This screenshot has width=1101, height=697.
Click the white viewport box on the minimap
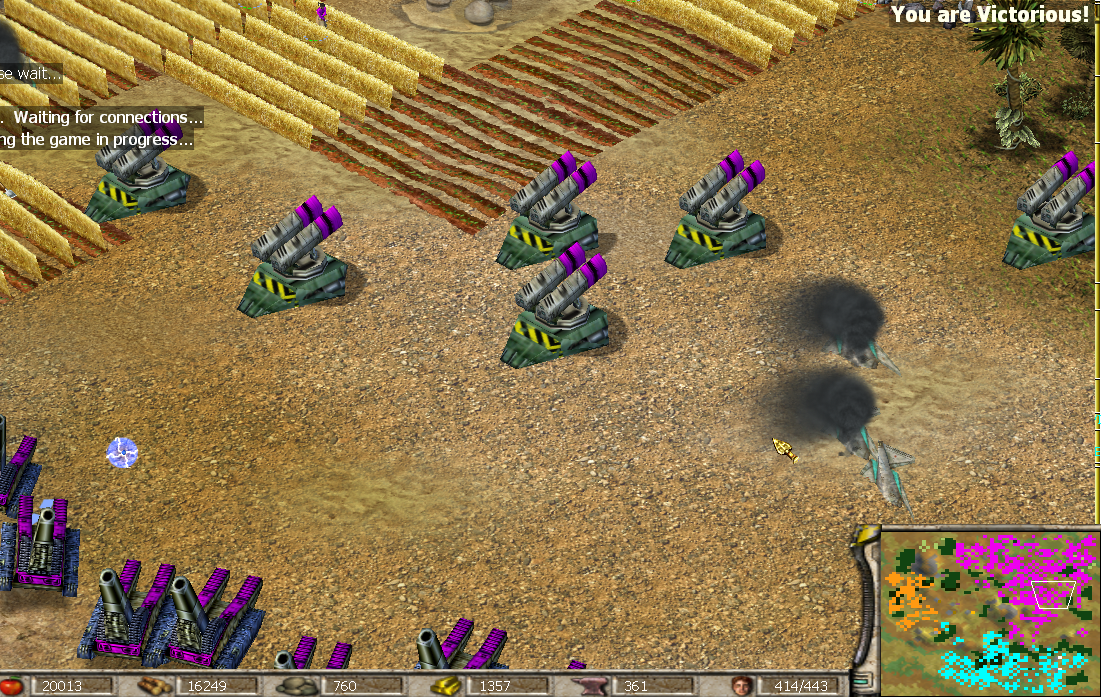click(x=1054, y=594)
